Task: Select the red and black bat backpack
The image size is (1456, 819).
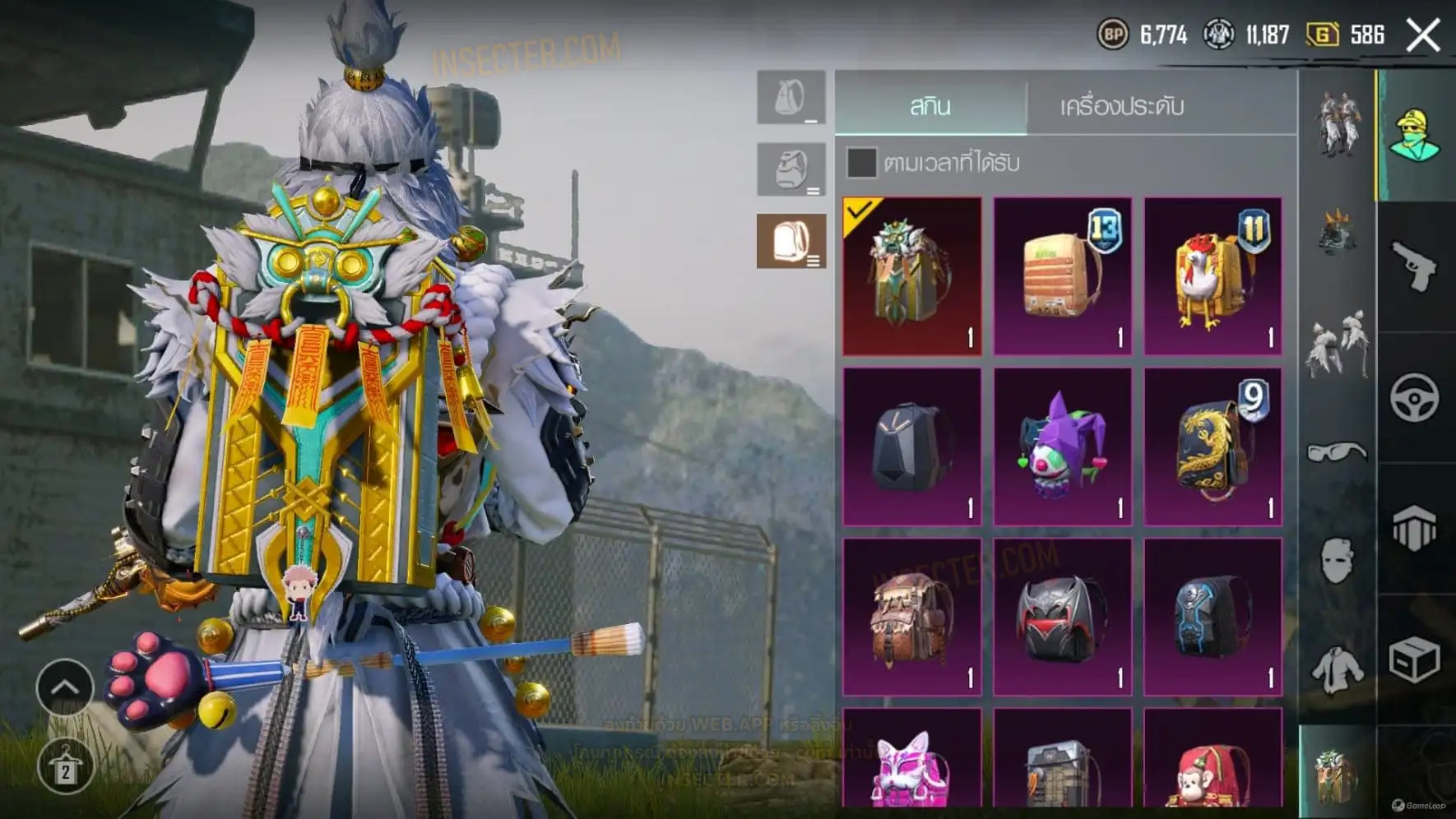Action: (1062, 617)
